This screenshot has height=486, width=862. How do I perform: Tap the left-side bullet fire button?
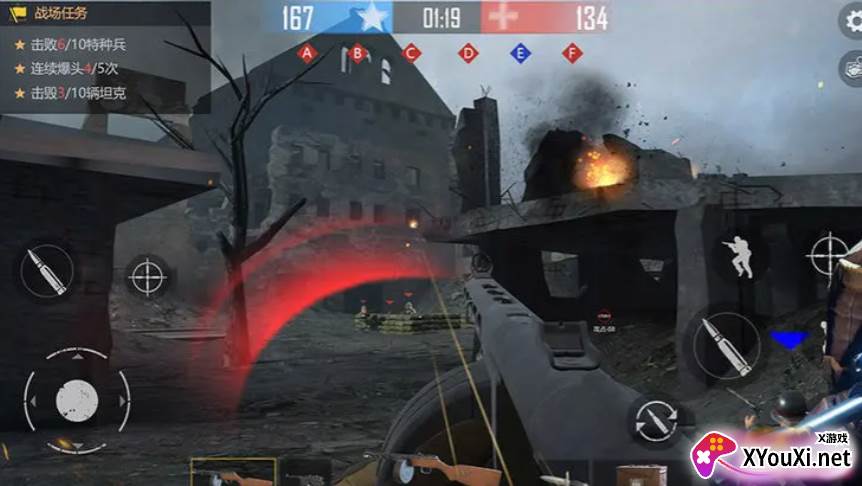tap(47, 272)
